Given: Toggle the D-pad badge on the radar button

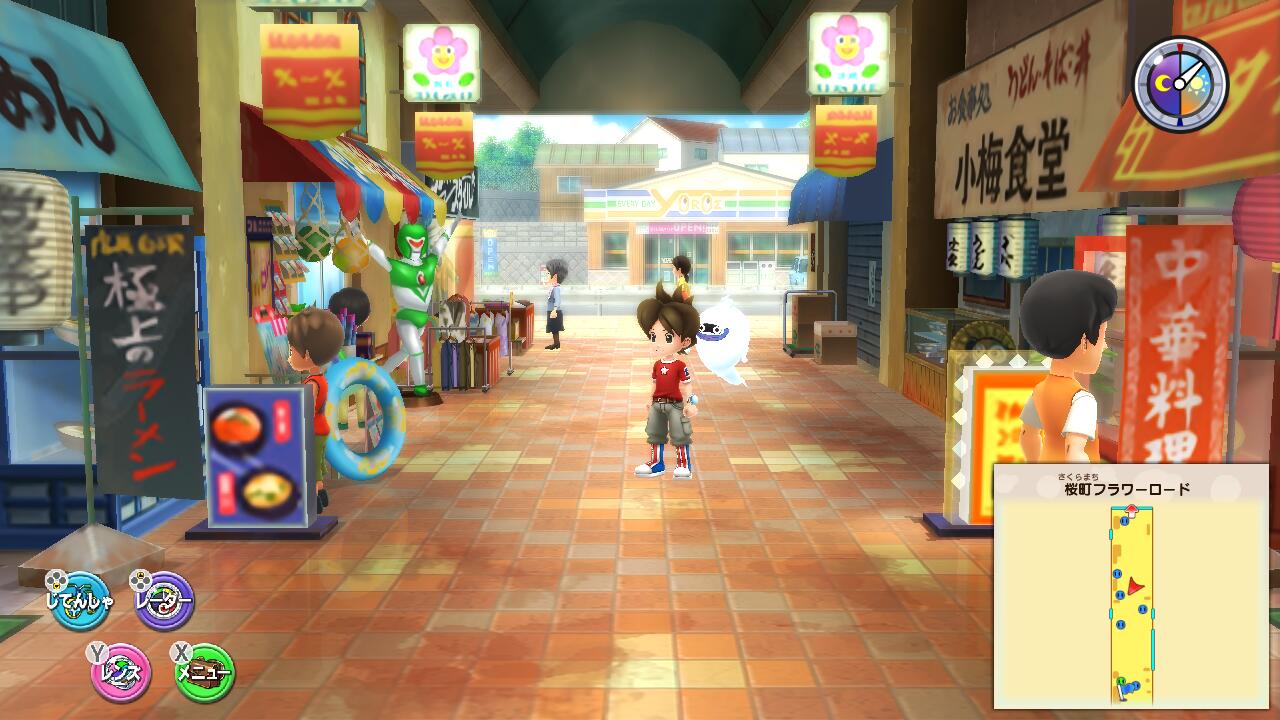Looking at the screenshot, I should click(140, 578).
